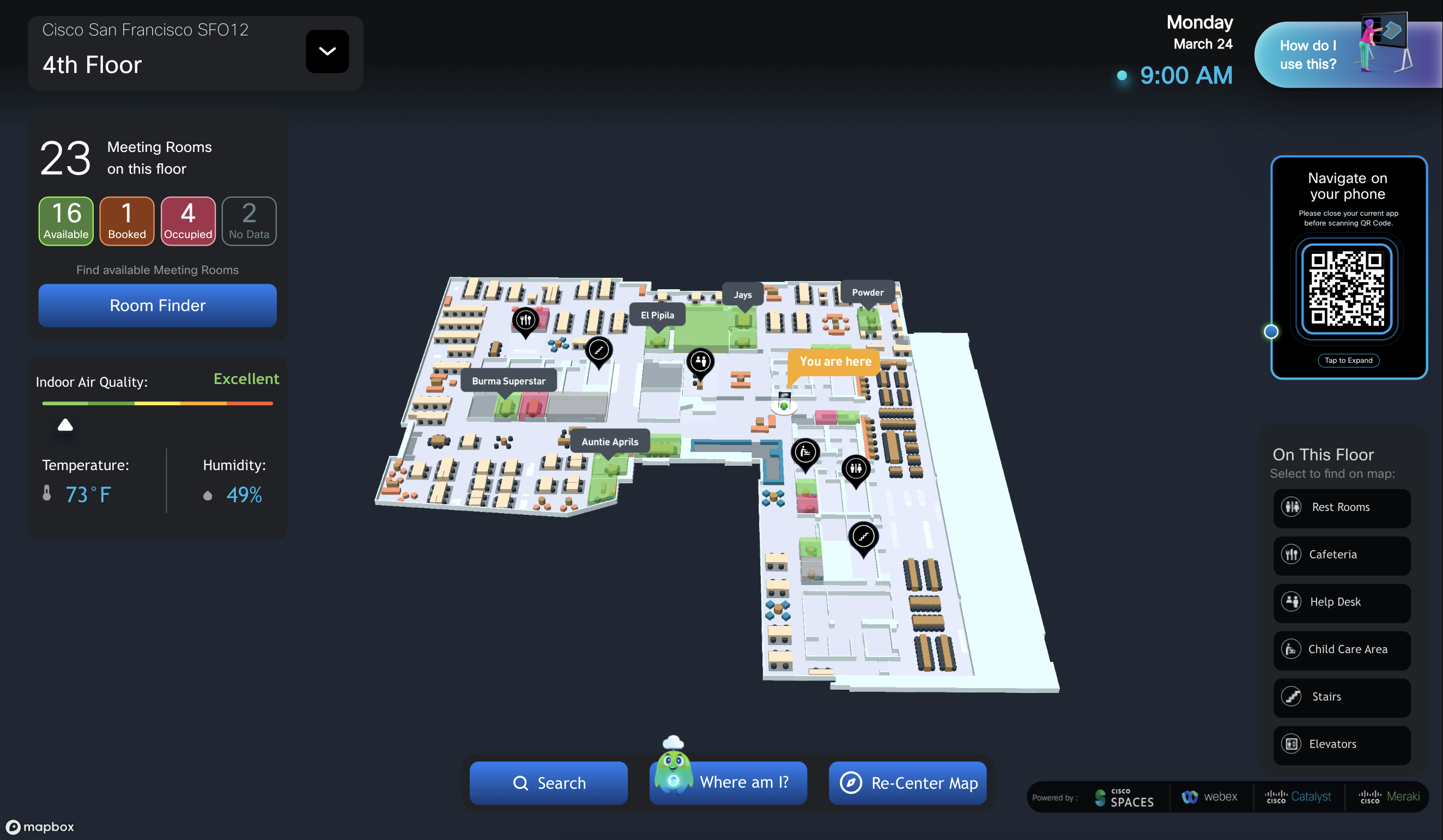Toggle the 2 No Data rooms filter
1443x840 pixels.
click(248, 221)
